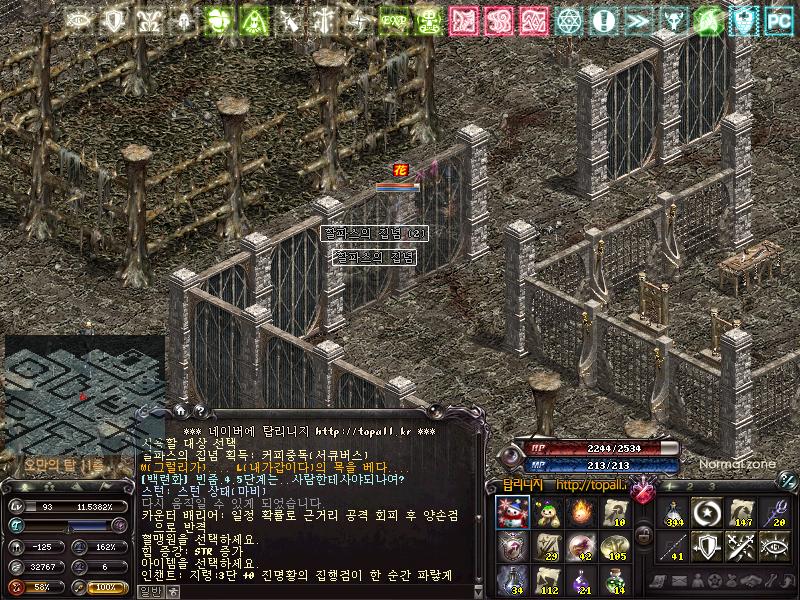The height and width of the screenshot is (600, 800).
Task: Select the 일반 chat tab
Action: [x=147, y=591]
